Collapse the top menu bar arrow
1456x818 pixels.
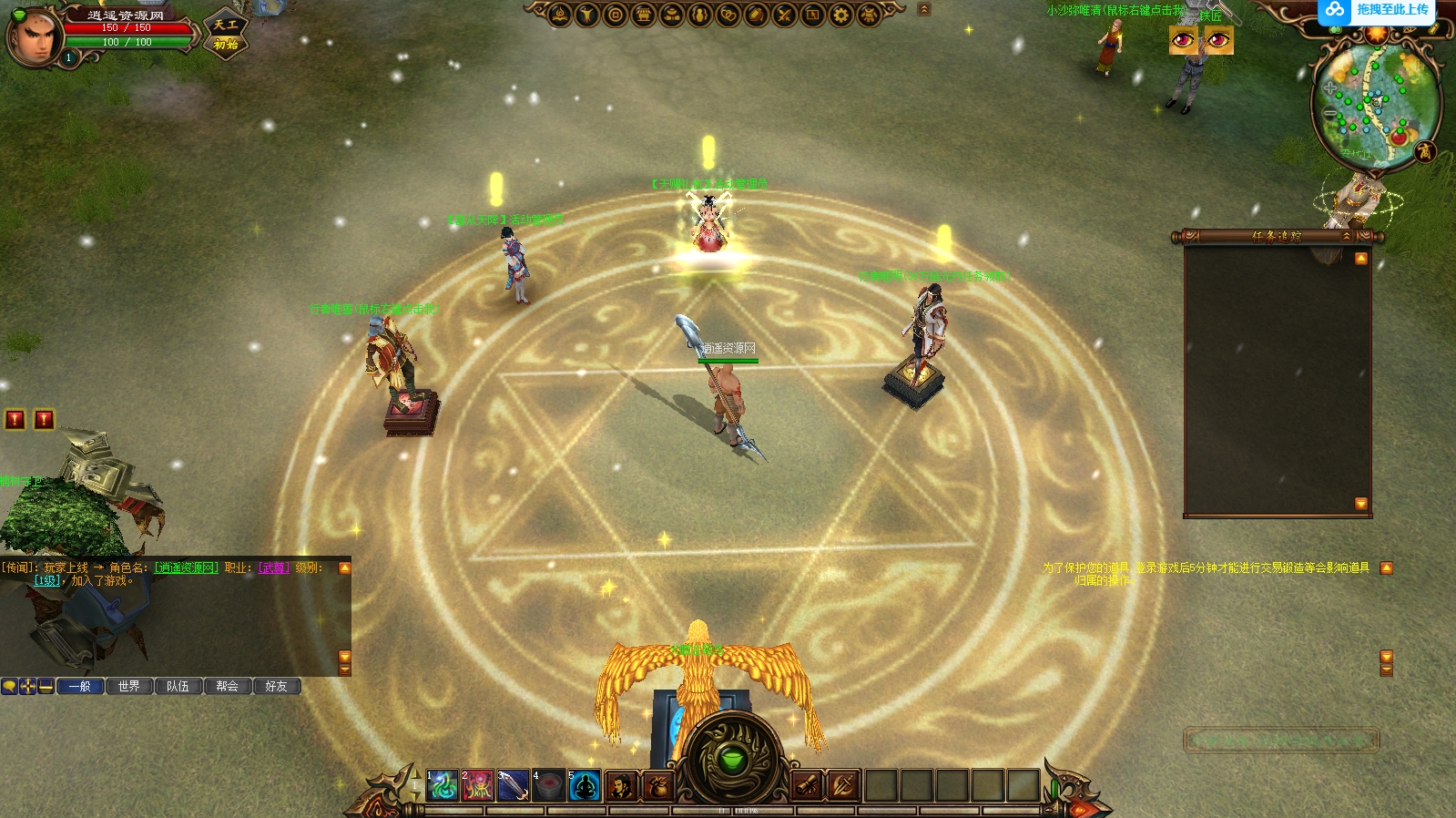[924, 10]
